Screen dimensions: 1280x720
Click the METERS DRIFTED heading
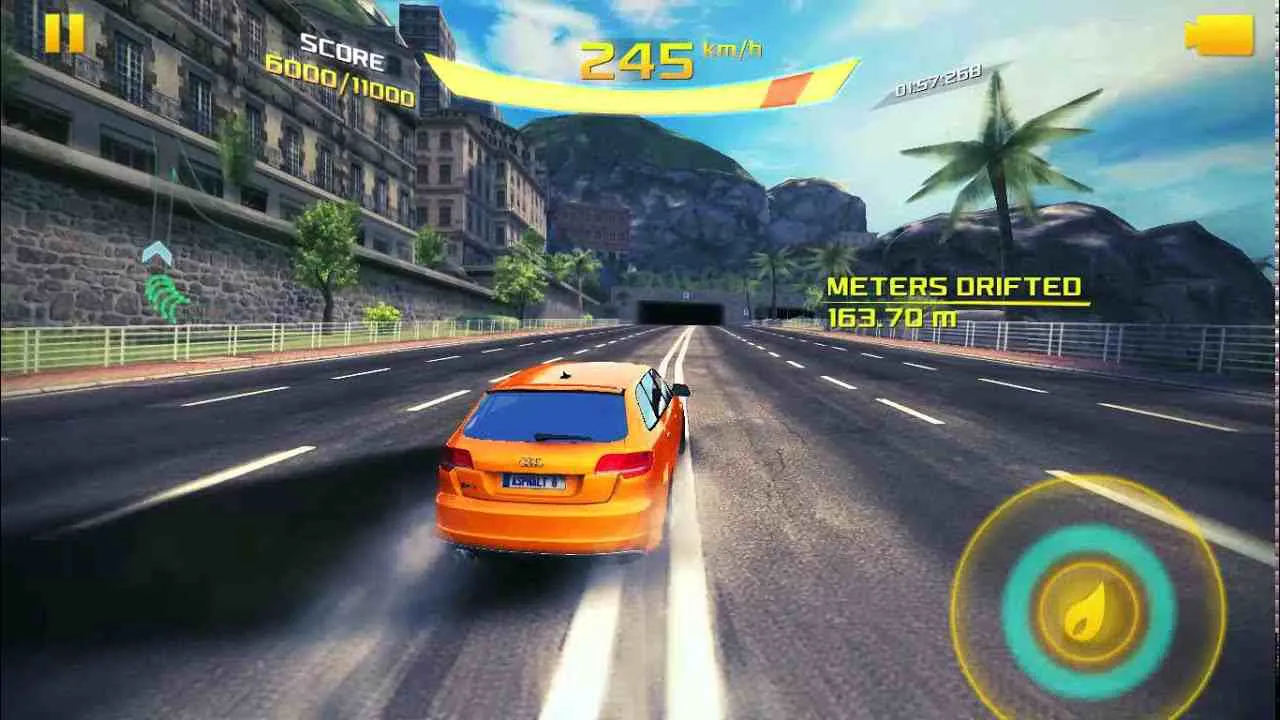coord(952,286)
